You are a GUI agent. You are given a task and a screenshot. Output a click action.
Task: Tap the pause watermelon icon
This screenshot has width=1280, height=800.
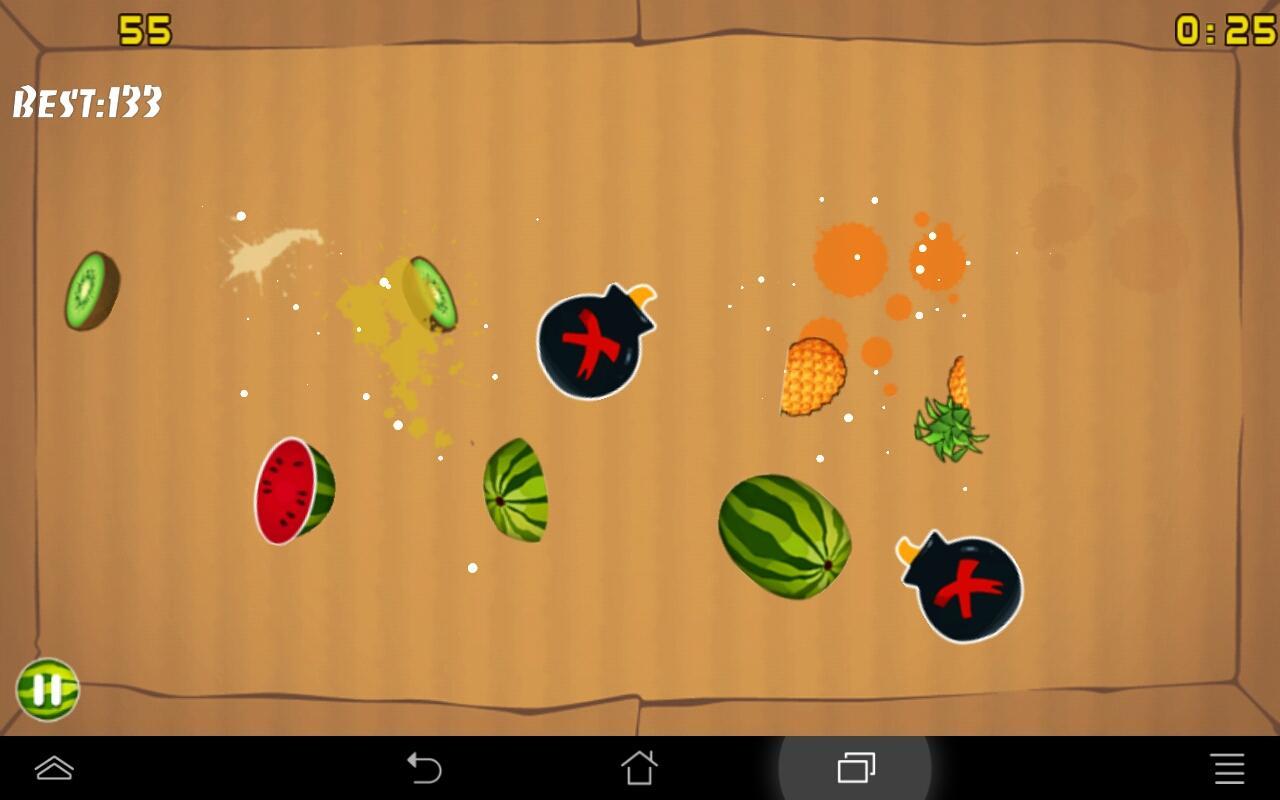47,689
